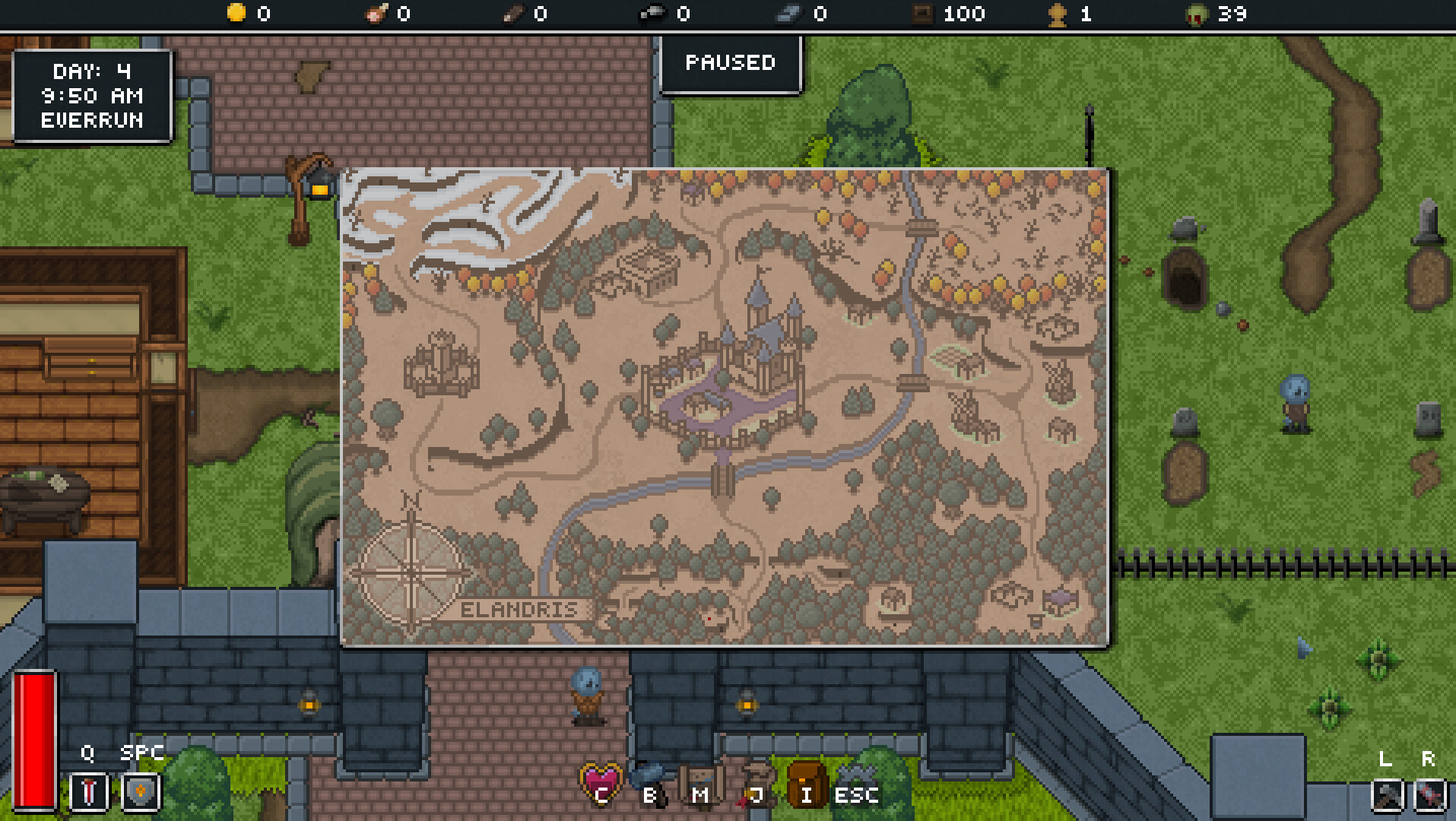Toggle the right-hand bloody axe slot labeled R
The image size is (1456, 821).
[x=1429, y=795]
